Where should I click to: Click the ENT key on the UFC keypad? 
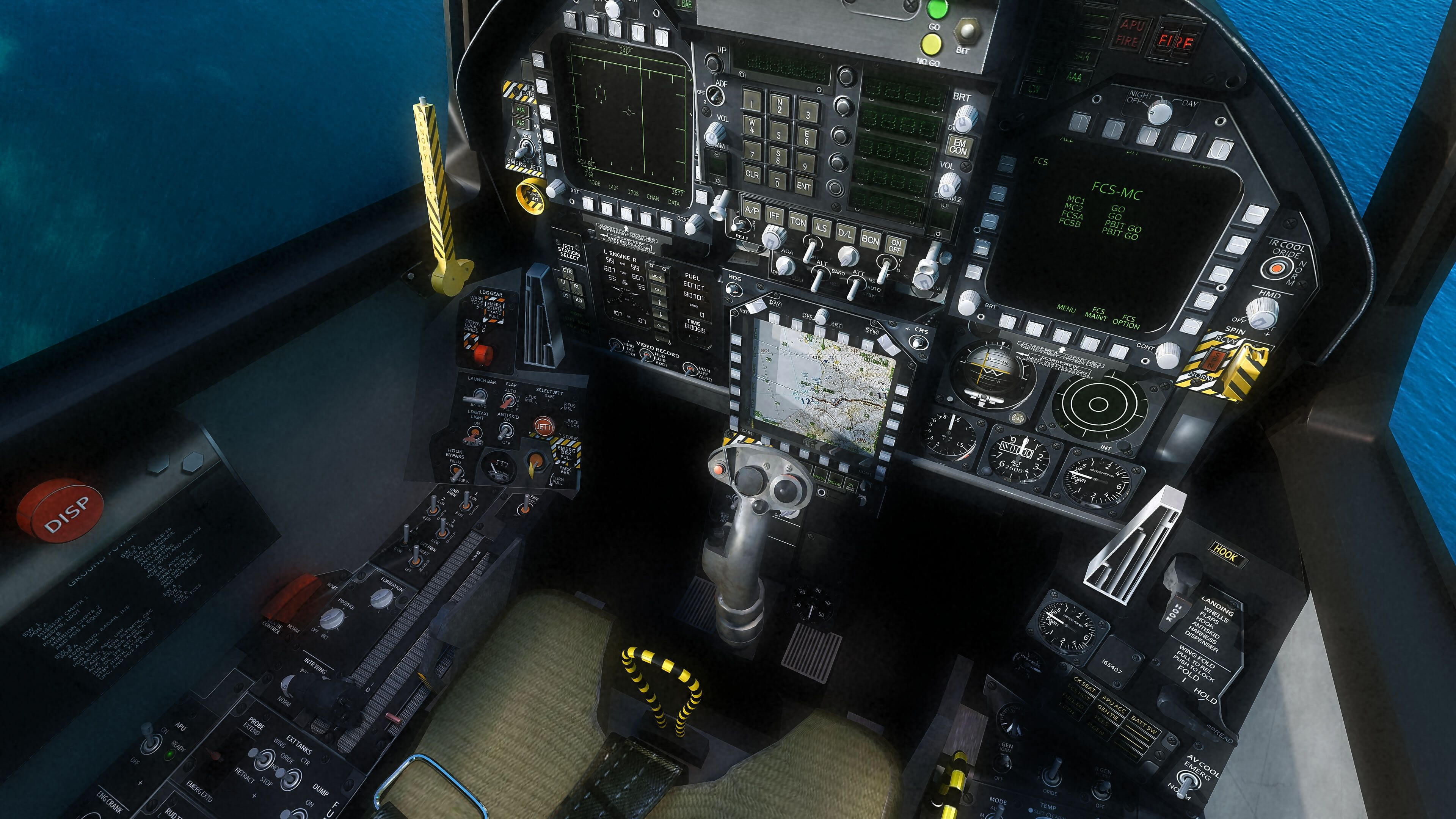tap(803, 186)
